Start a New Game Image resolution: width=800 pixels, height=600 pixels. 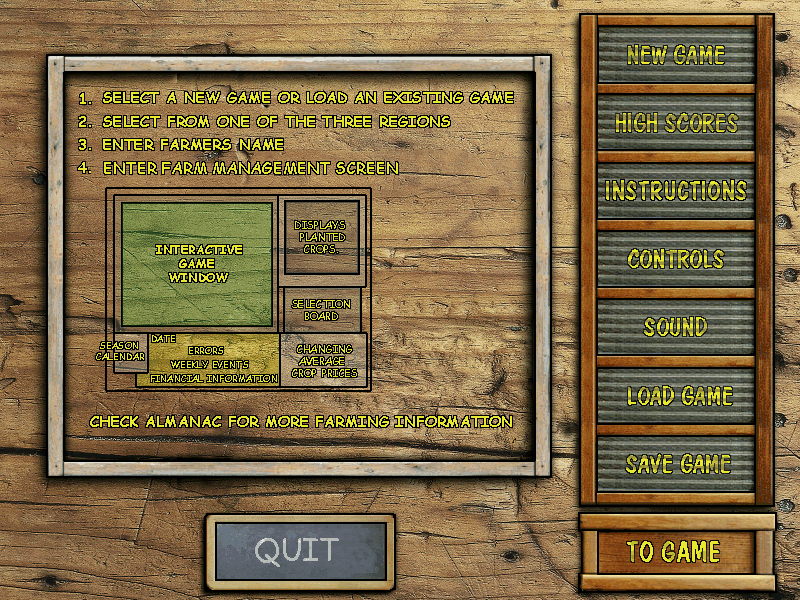(676, 54)
